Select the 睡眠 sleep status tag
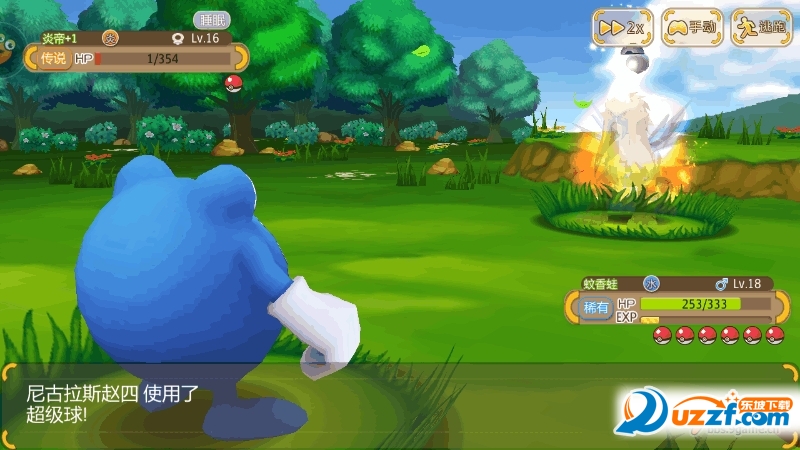The image size is (800, 450). tap(210, 20)
